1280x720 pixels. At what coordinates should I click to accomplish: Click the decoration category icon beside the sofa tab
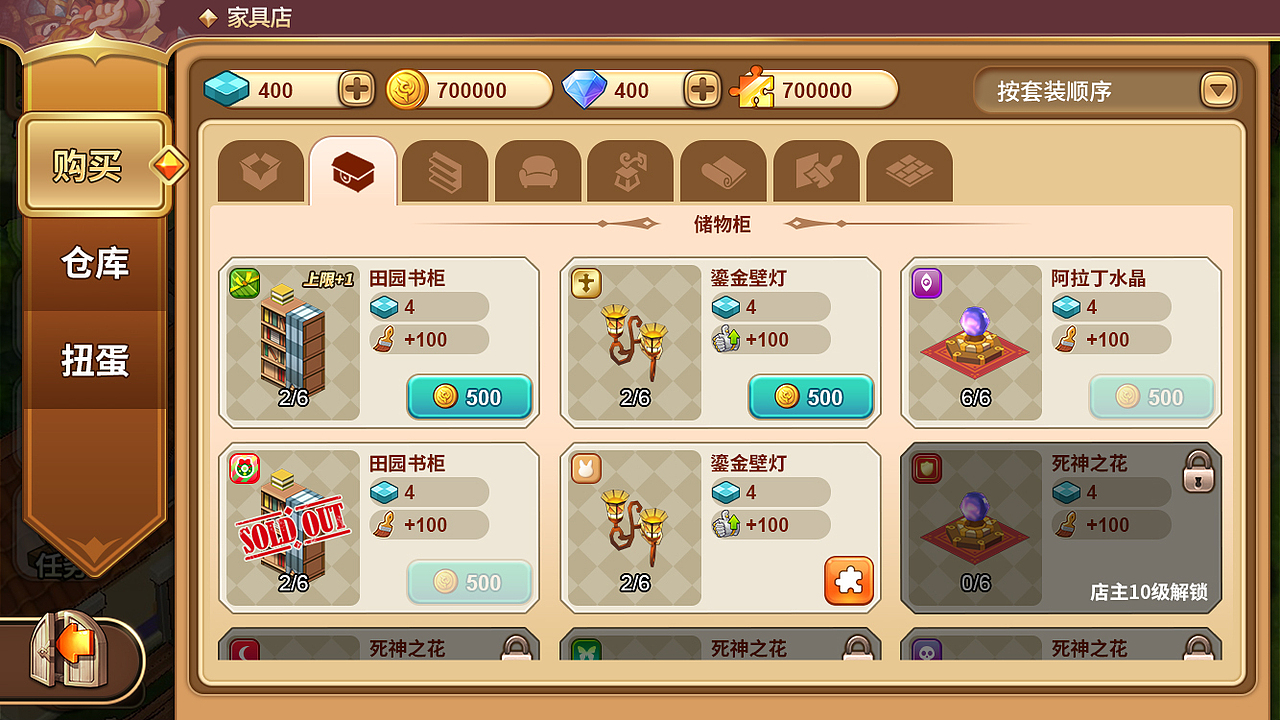click(630, 170)
